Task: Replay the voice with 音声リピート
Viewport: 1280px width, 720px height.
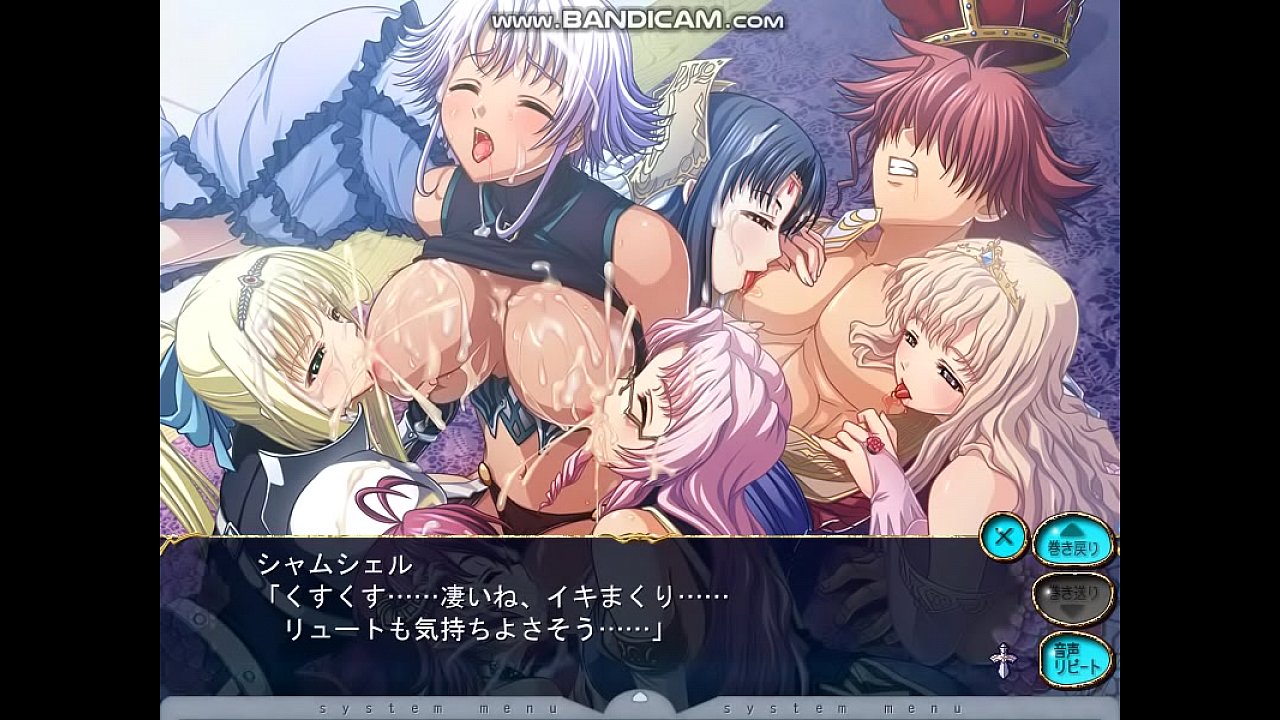Action: click(x=1075, y=659)
